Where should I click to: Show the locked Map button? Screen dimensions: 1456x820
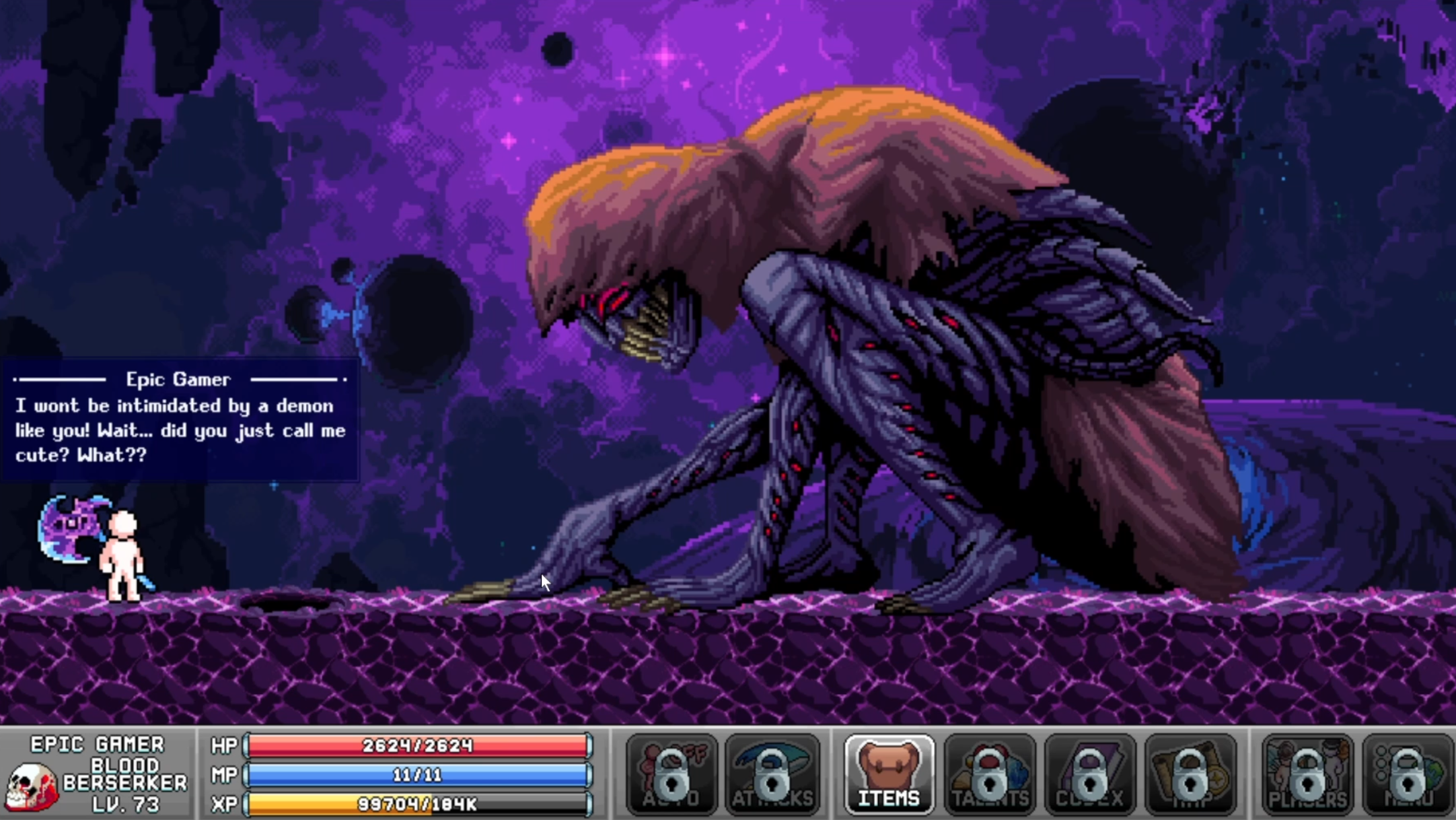coord(1190,775)
